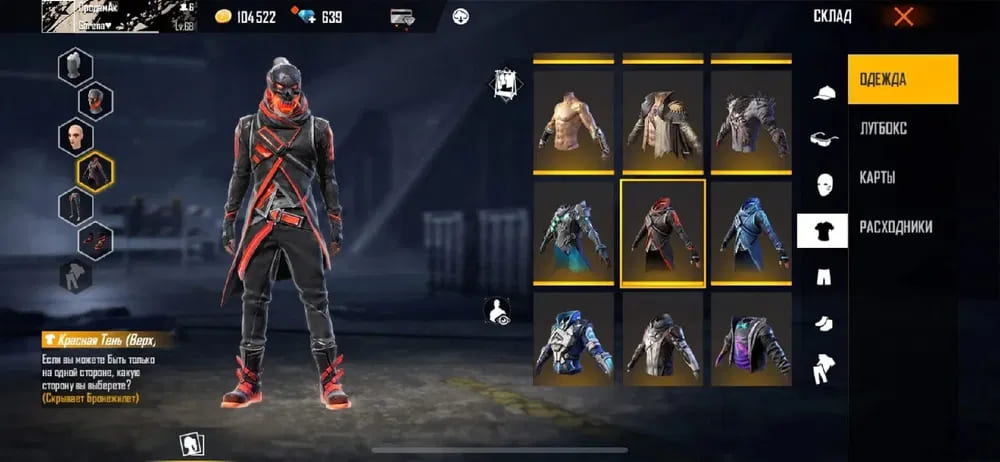
Task: Show the sunglasses category
Action: coord(823,139)
